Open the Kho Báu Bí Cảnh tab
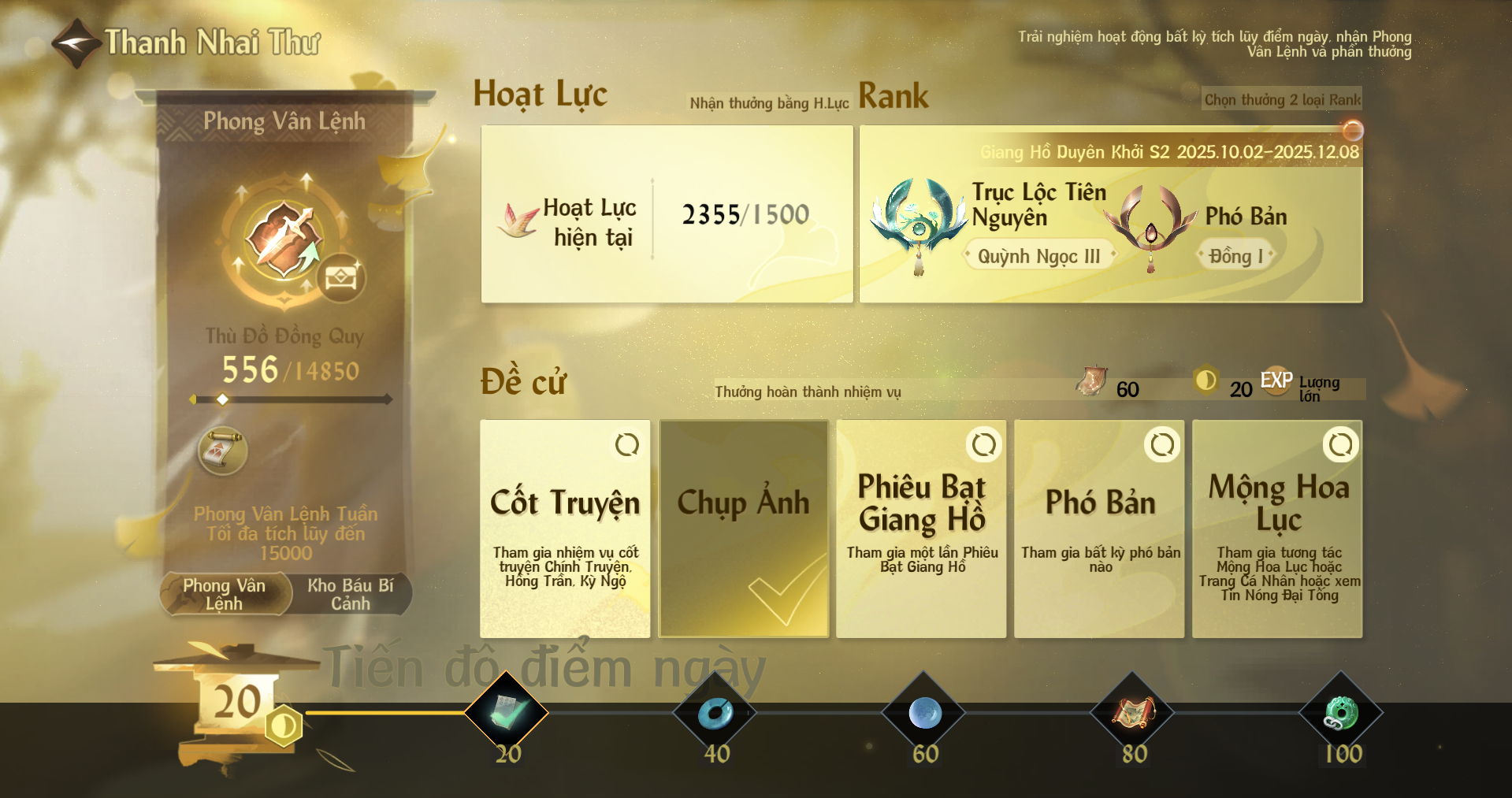Image resolution: width=1512 pixels, height=798 pixels. (350, 595)
